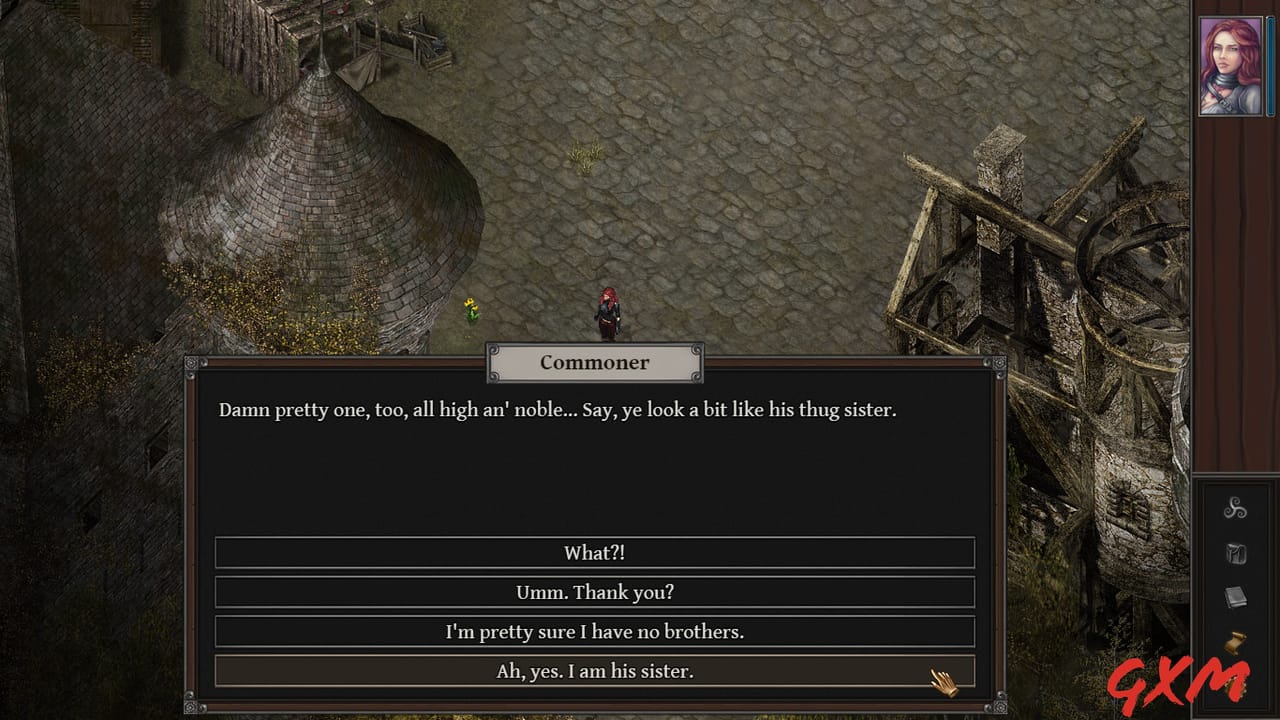Choose the "Umm. Thank you?" response

coord(595,592)
